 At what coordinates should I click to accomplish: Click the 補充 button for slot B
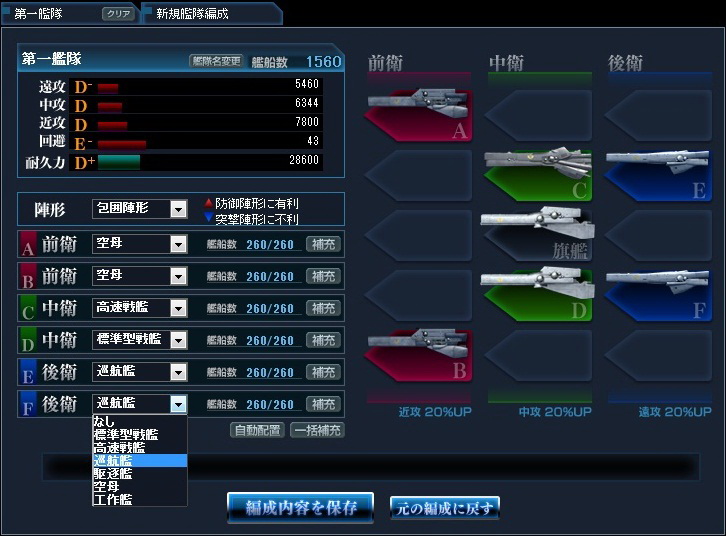coord(323,276)
